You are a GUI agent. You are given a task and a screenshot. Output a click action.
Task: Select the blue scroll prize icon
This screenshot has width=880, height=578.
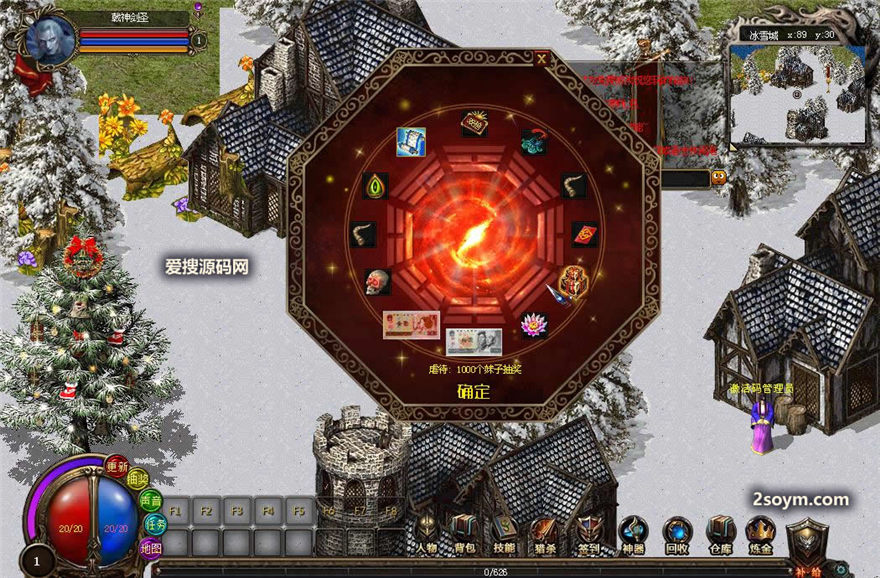click(410, 141)
